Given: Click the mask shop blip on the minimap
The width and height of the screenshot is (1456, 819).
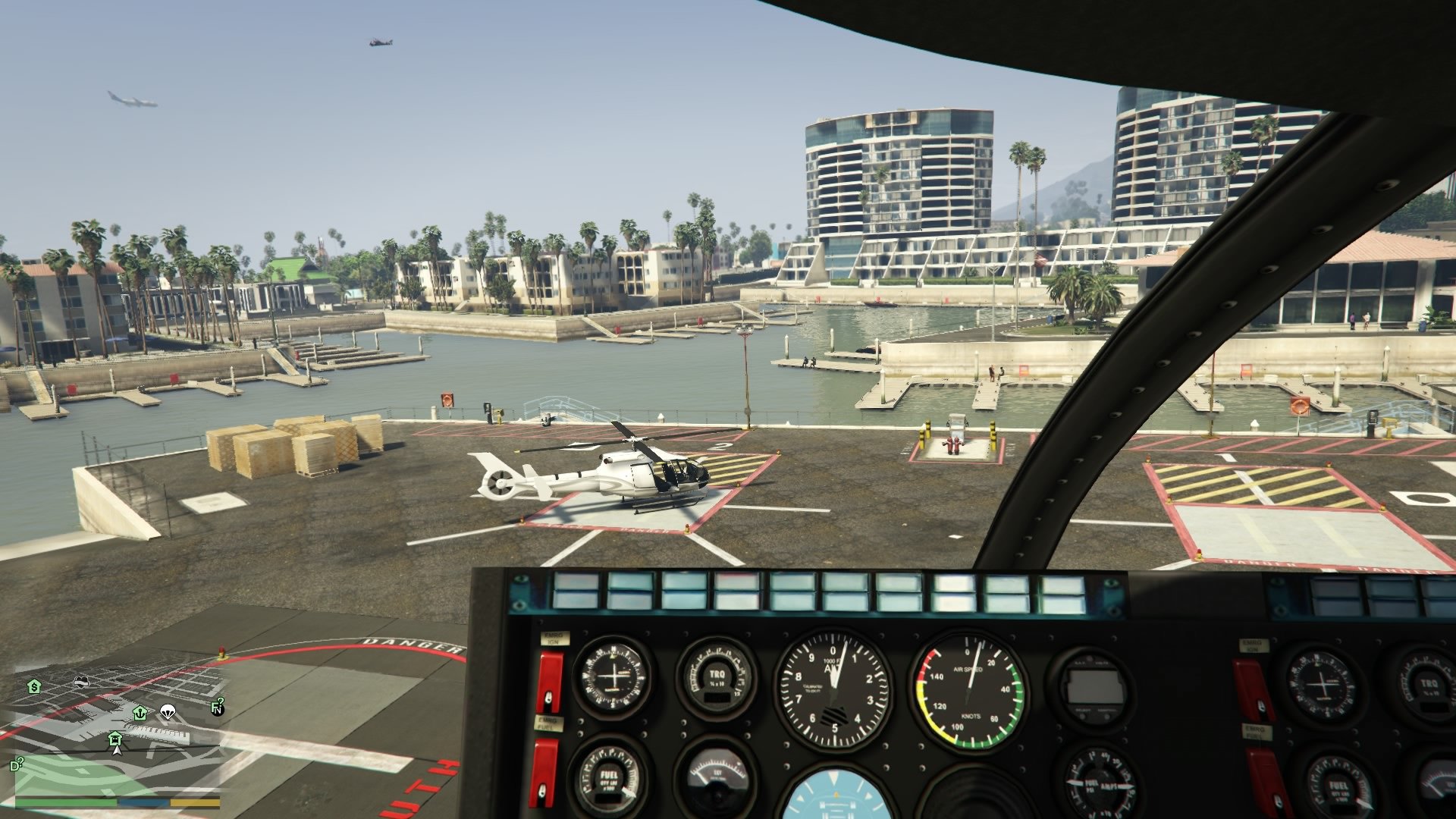Looking at the screenshot, I should [80, 682].
